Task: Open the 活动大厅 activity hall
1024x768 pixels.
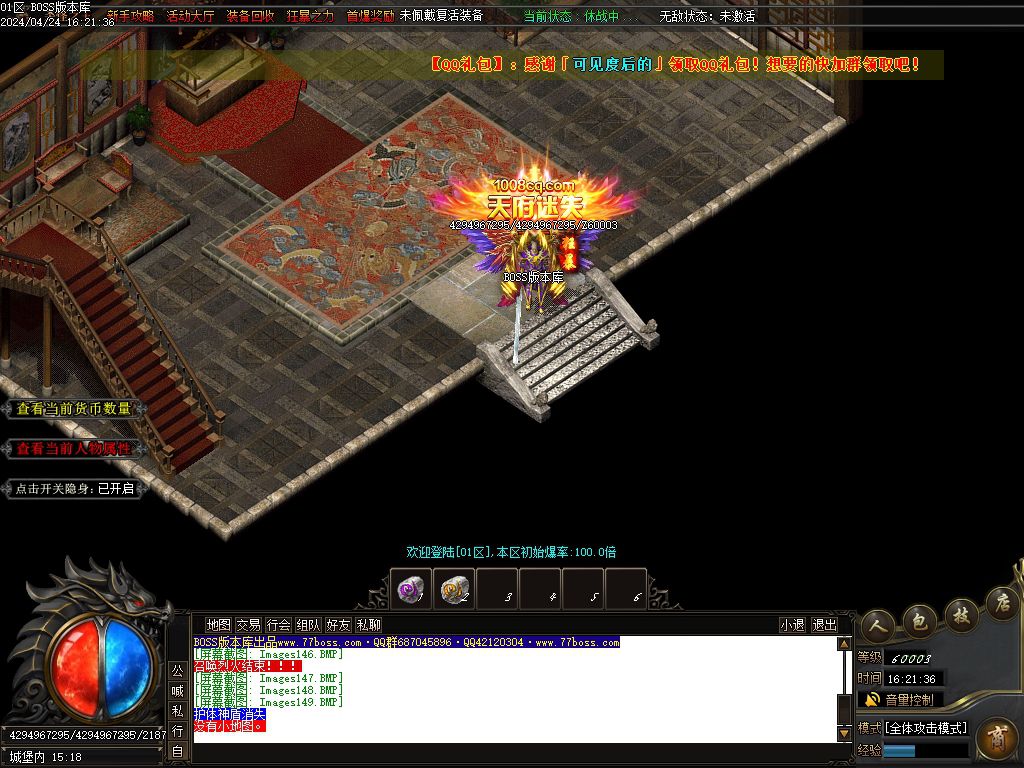Action: [190, 16]
